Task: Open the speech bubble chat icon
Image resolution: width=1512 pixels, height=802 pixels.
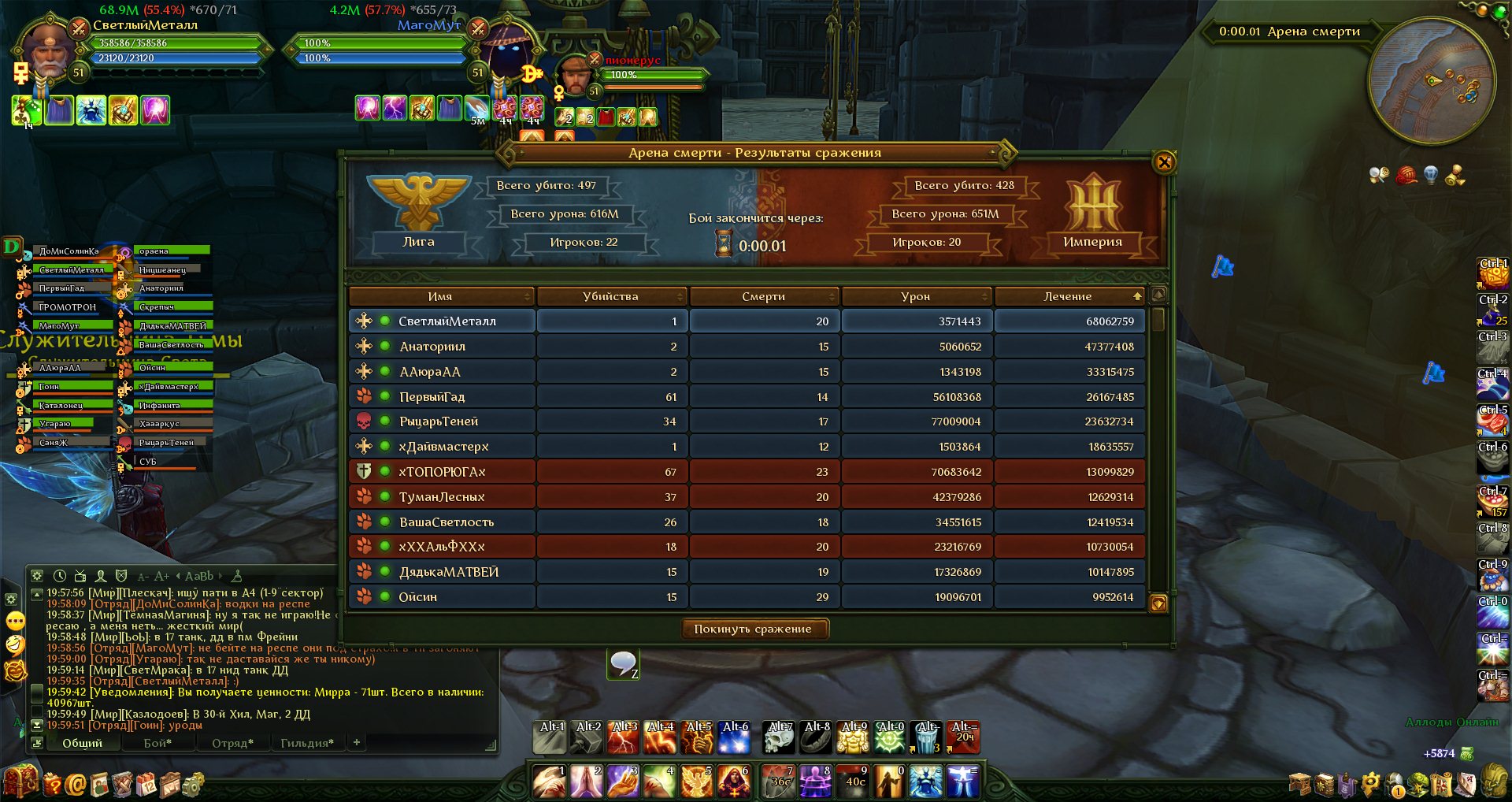Action: [623, 663]
